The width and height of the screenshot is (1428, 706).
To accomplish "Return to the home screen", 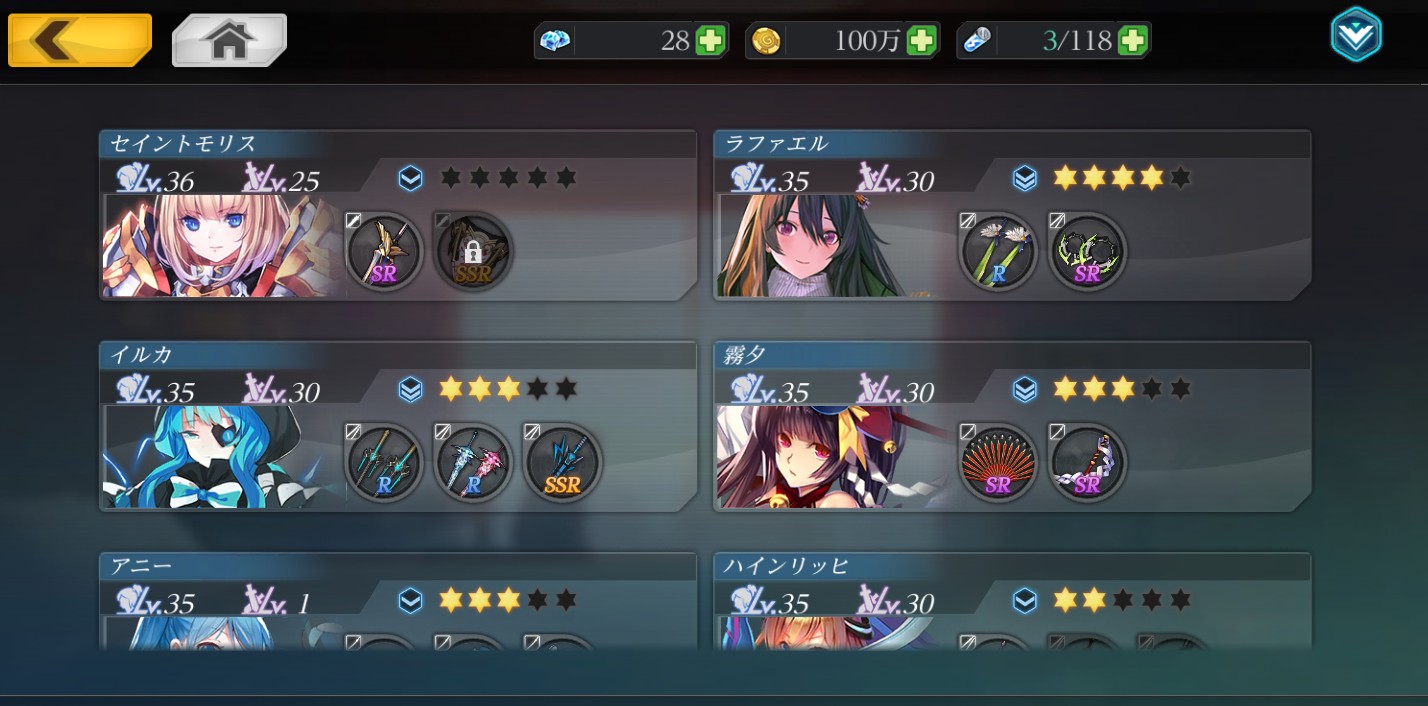I will point(229,40).
